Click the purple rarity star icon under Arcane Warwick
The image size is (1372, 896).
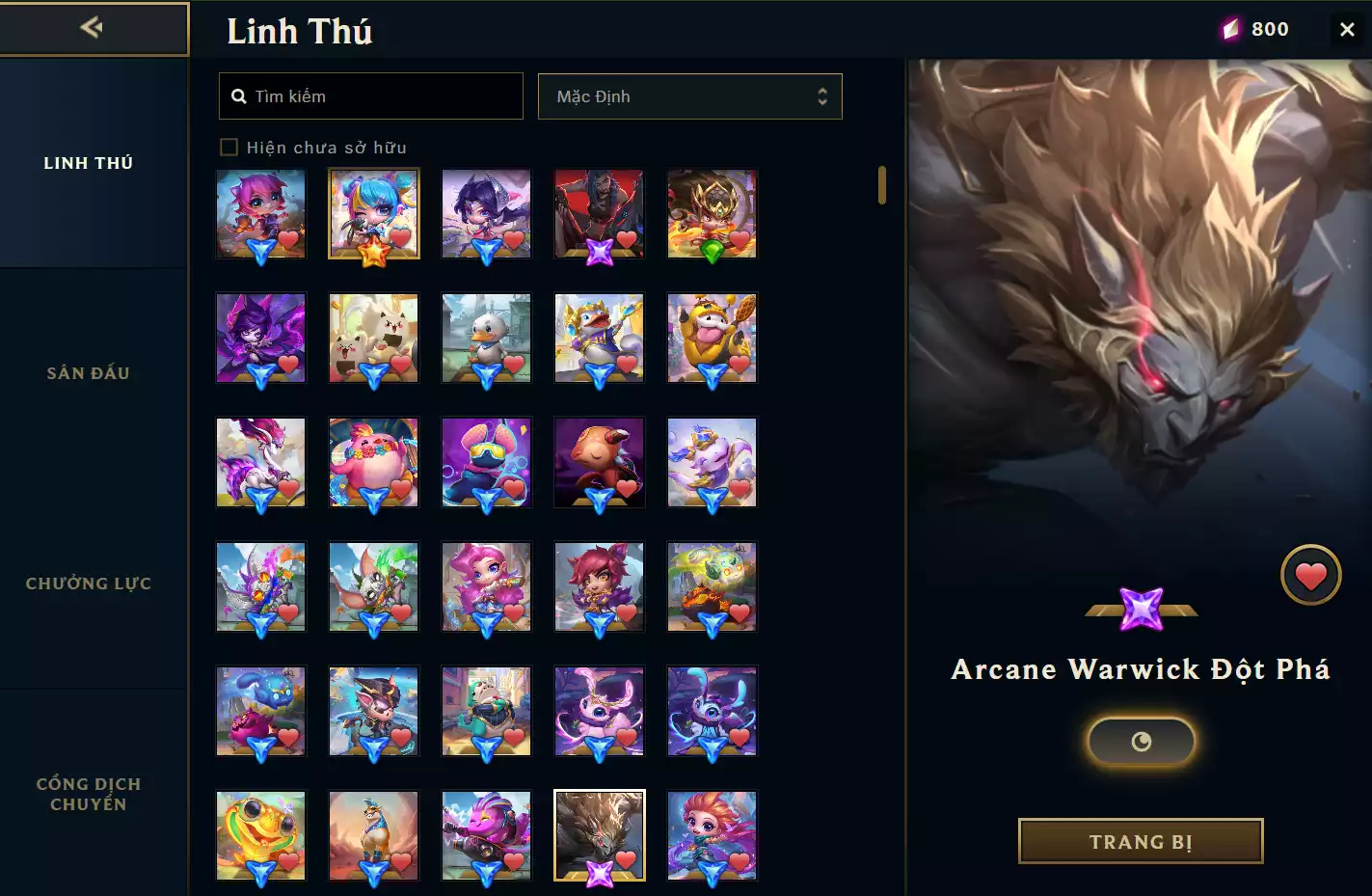(1142, 609)
